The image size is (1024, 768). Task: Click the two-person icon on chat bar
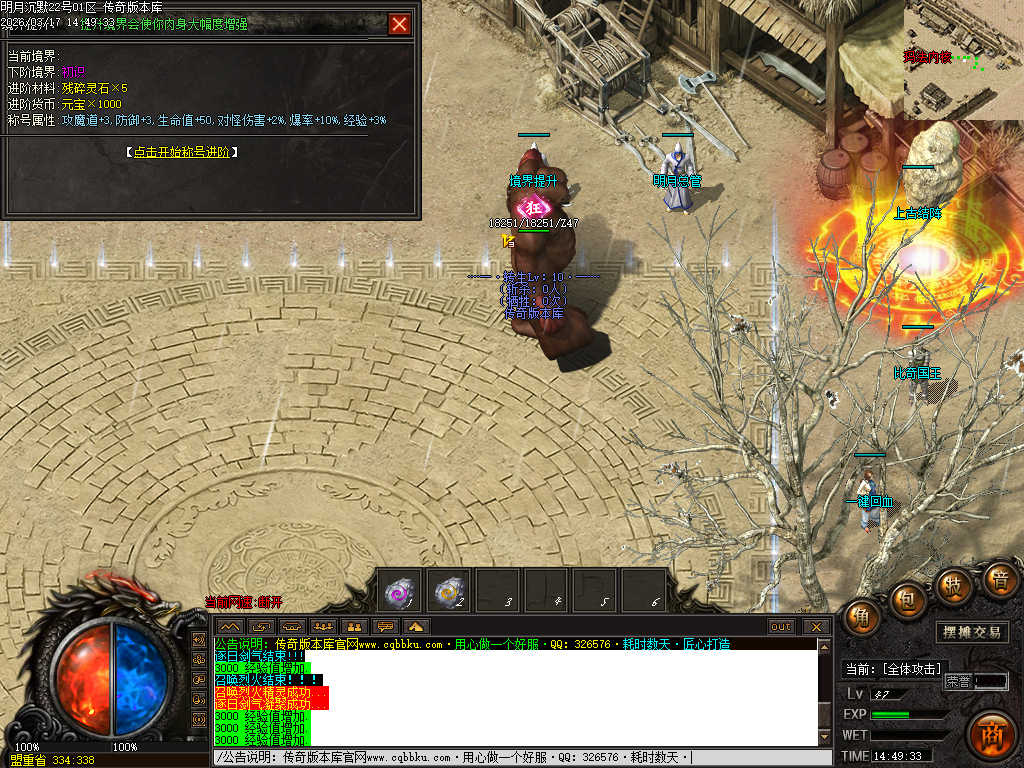pos(353,627)
